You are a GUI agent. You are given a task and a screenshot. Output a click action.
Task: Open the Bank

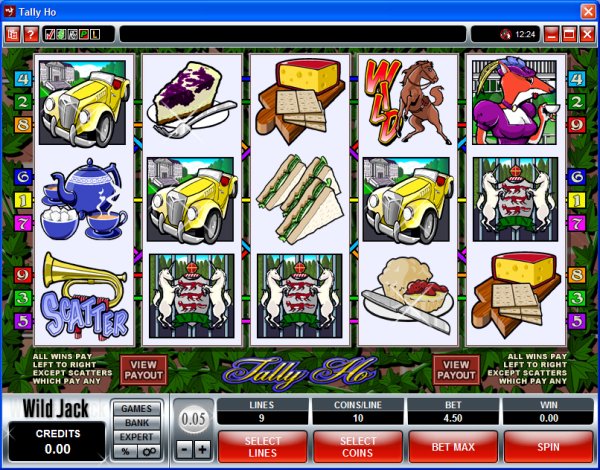(x=137, y=423)
